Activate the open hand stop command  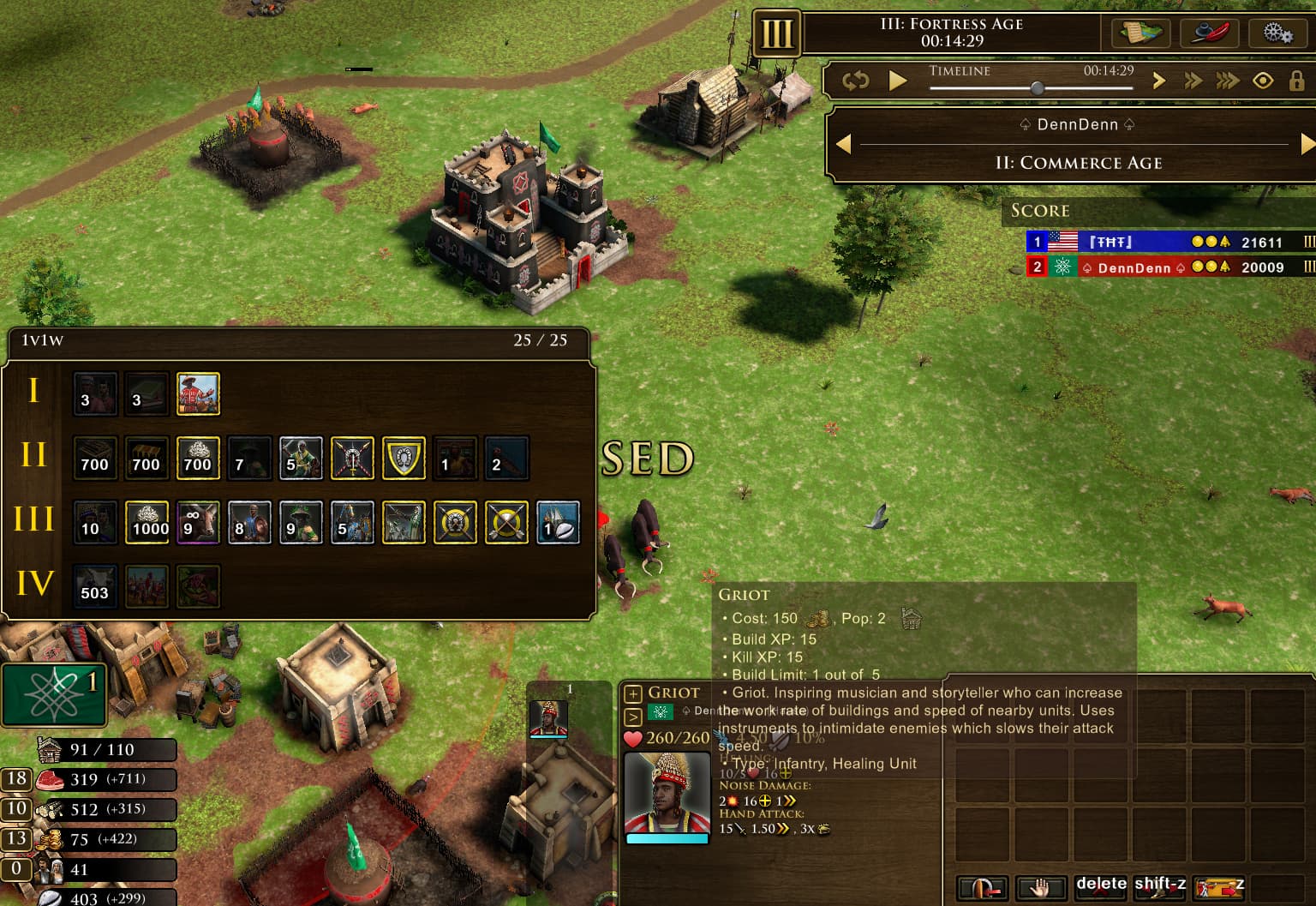[x=1040, y=888]
